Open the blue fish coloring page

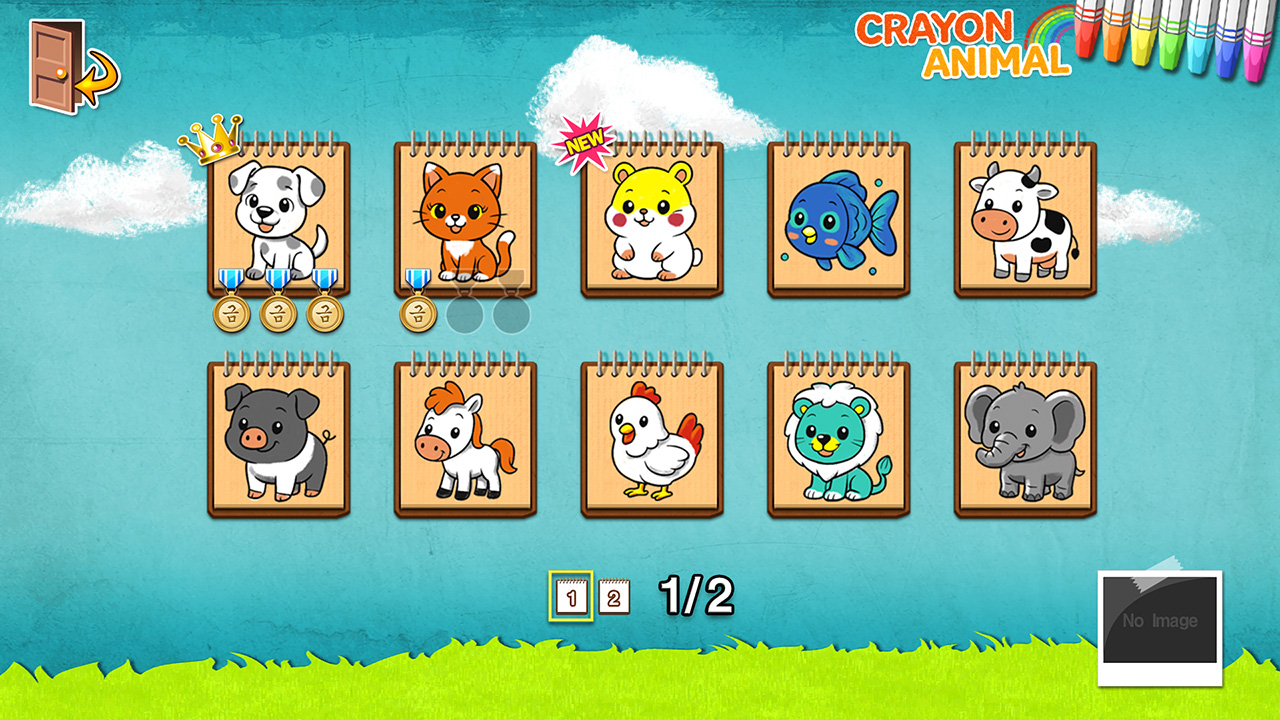point(836,215)
